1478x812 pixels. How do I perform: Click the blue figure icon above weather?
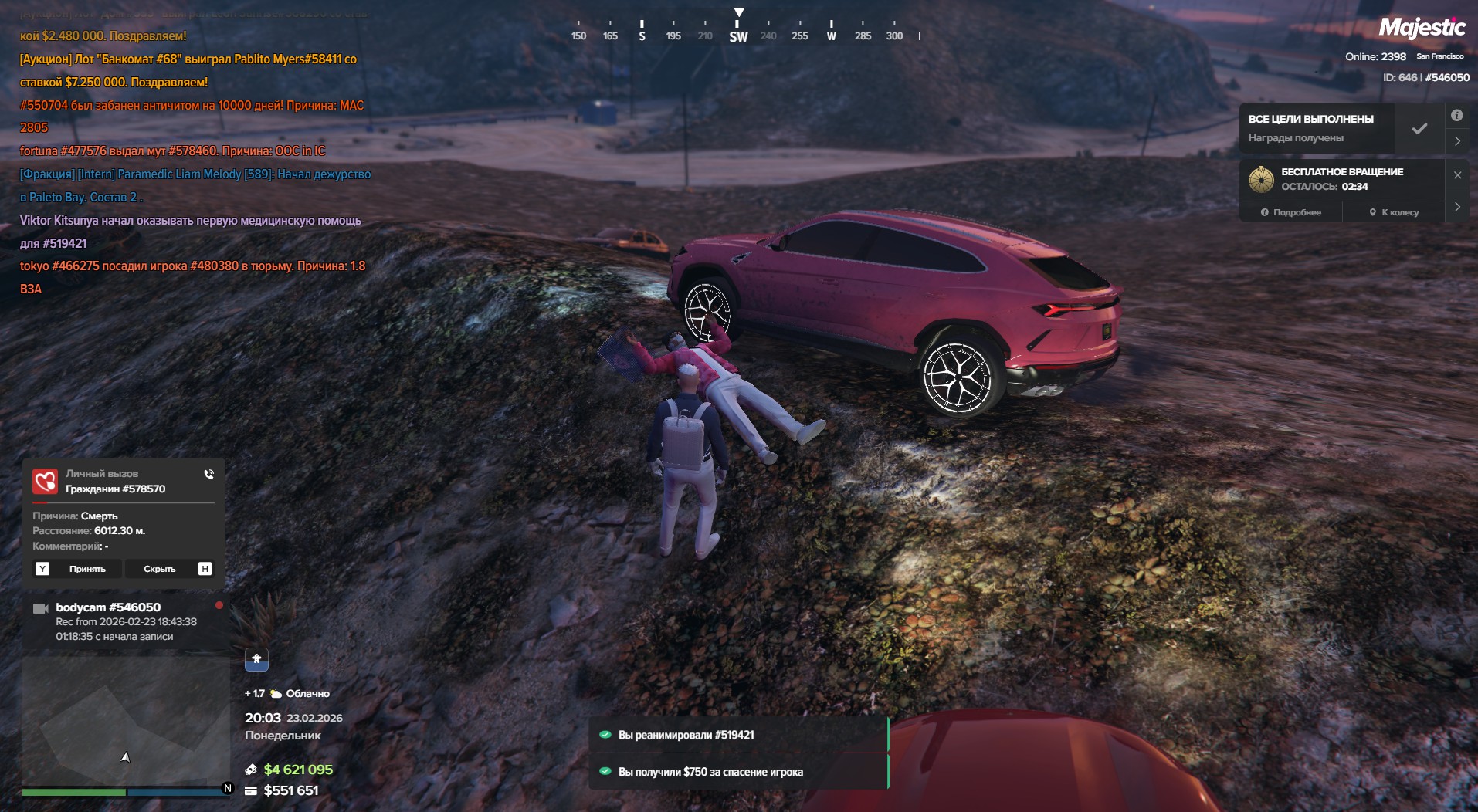tap(256, 659)
